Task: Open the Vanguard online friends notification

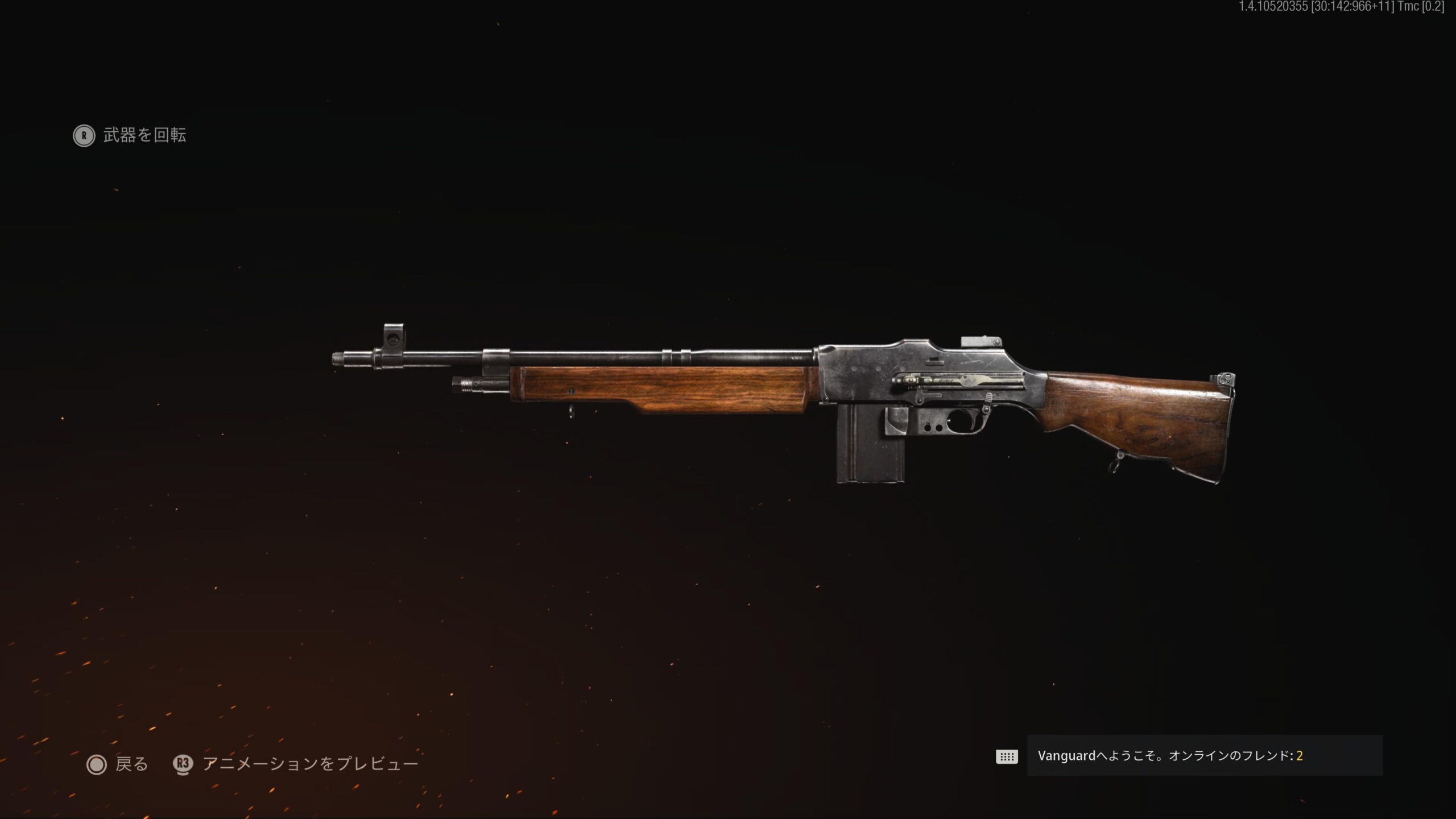Action: tap(1204, 756)
